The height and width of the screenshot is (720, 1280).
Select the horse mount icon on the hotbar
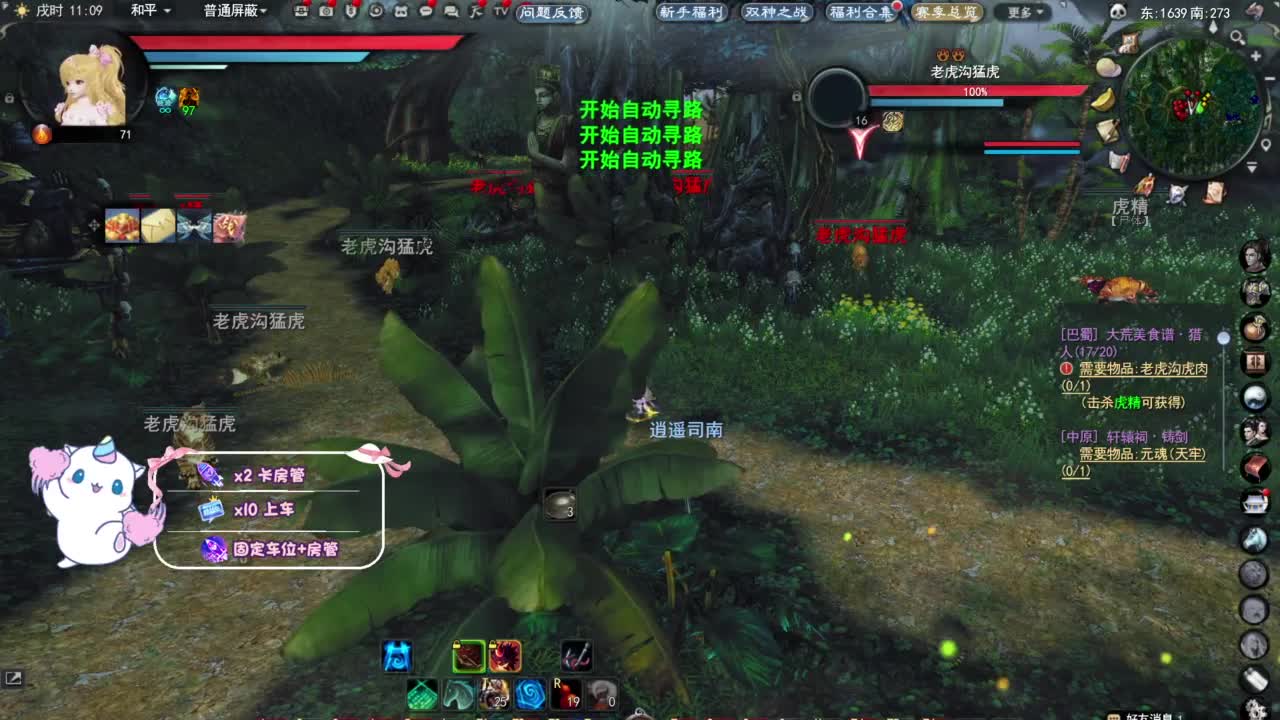click(459, 694)
